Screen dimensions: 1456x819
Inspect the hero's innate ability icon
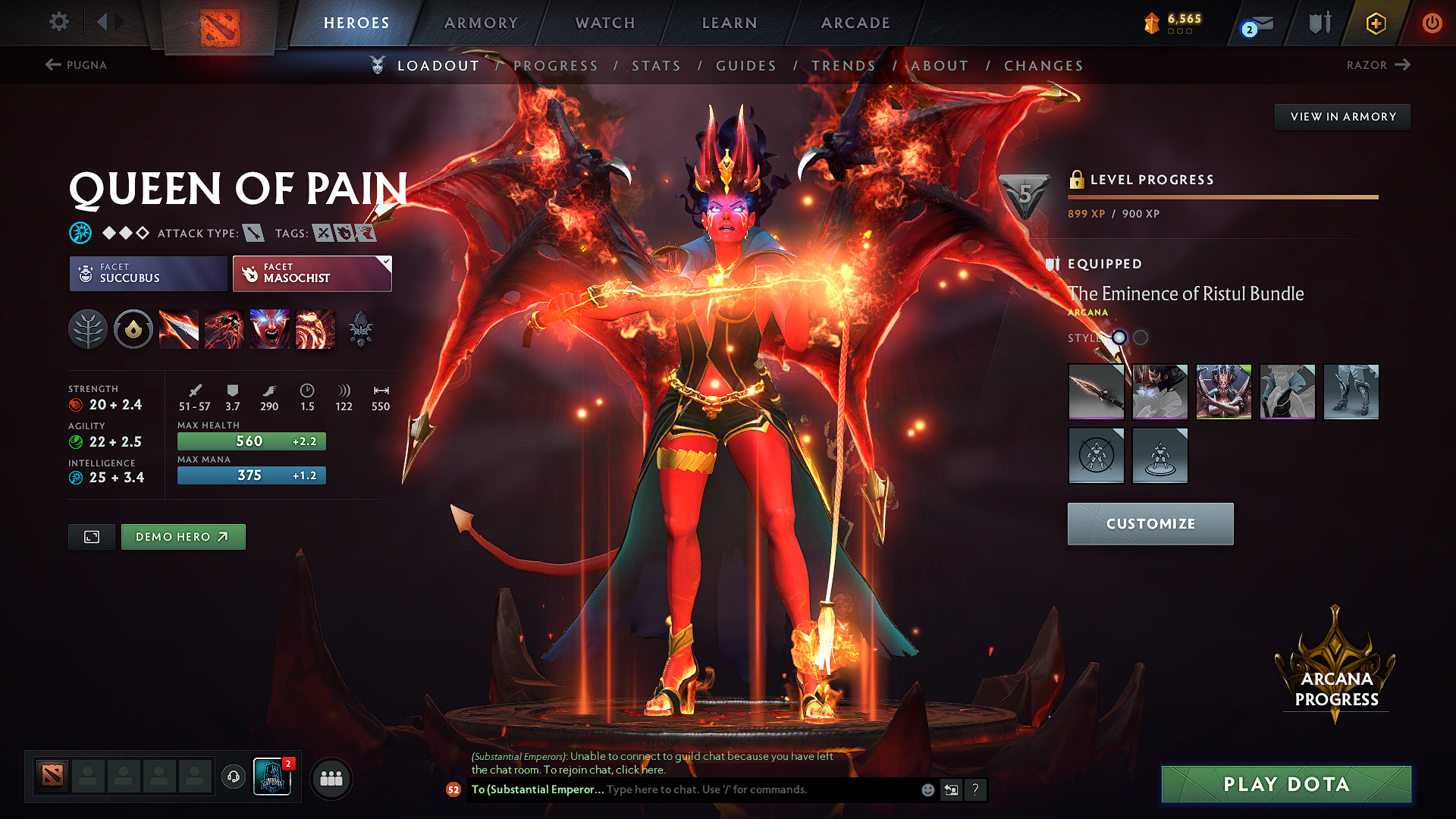[x=133, y=328]
